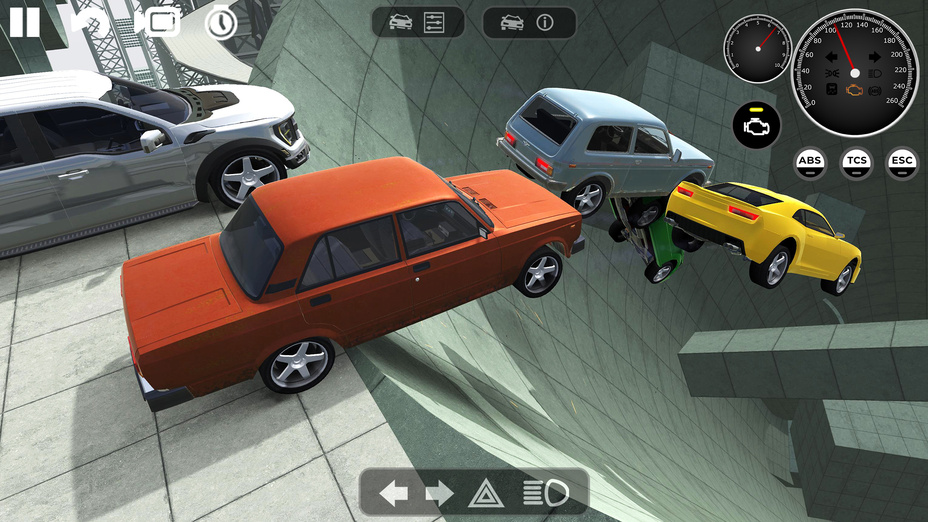
Task: Toggle TCS traction control
Action: pos(856,162)
